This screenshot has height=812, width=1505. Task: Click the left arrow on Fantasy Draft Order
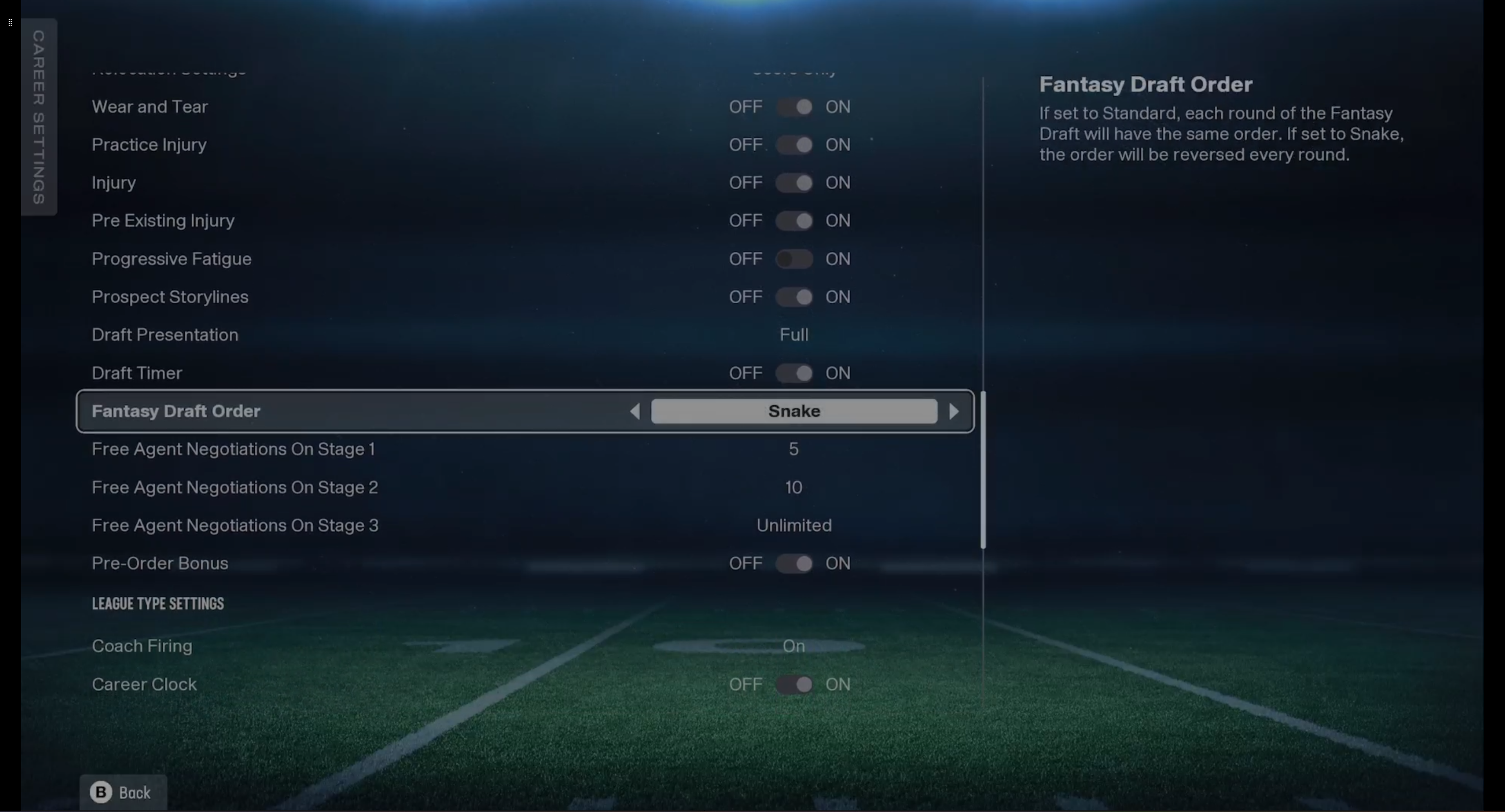tap(635, 411)
